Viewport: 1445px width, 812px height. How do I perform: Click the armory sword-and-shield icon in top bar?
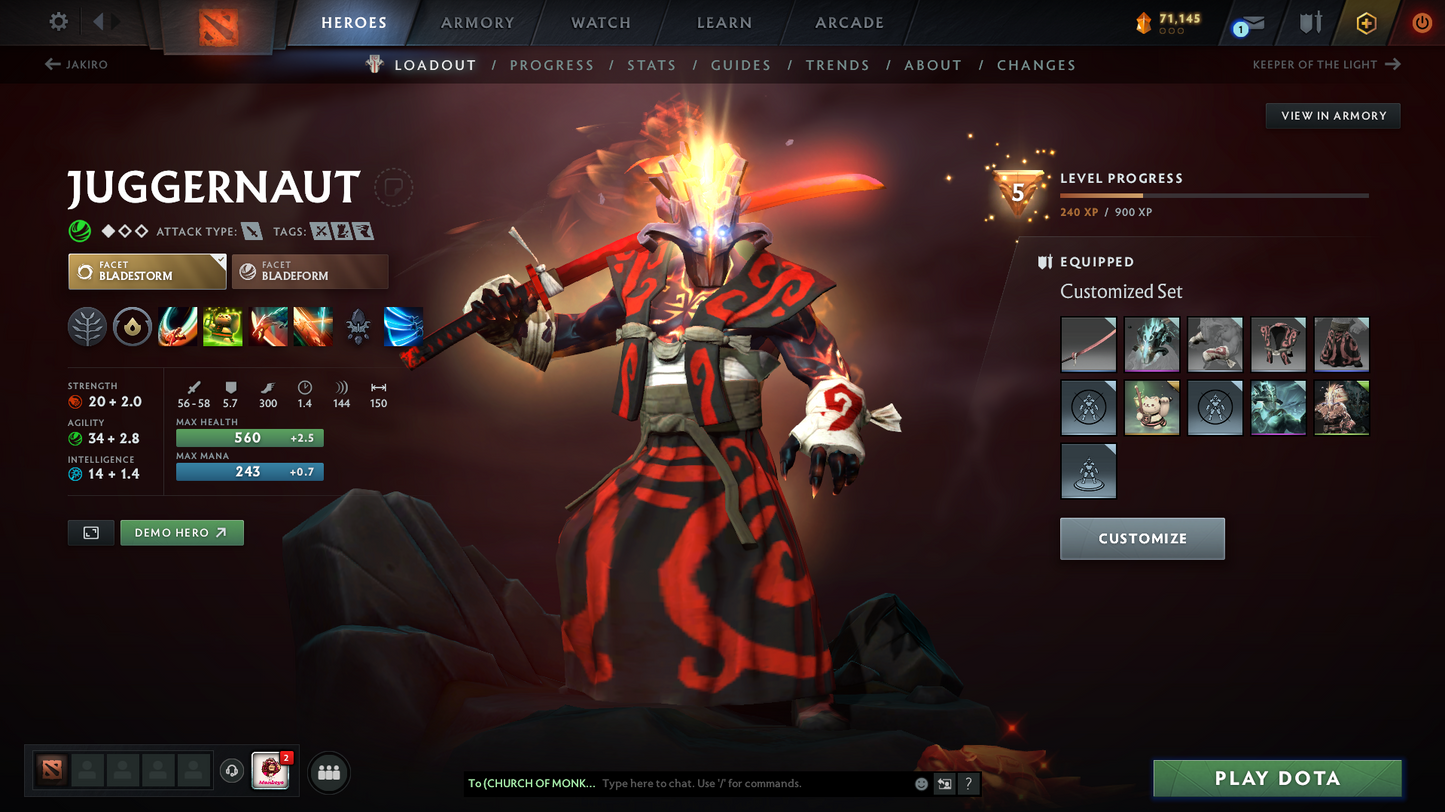click(1312, 22)
